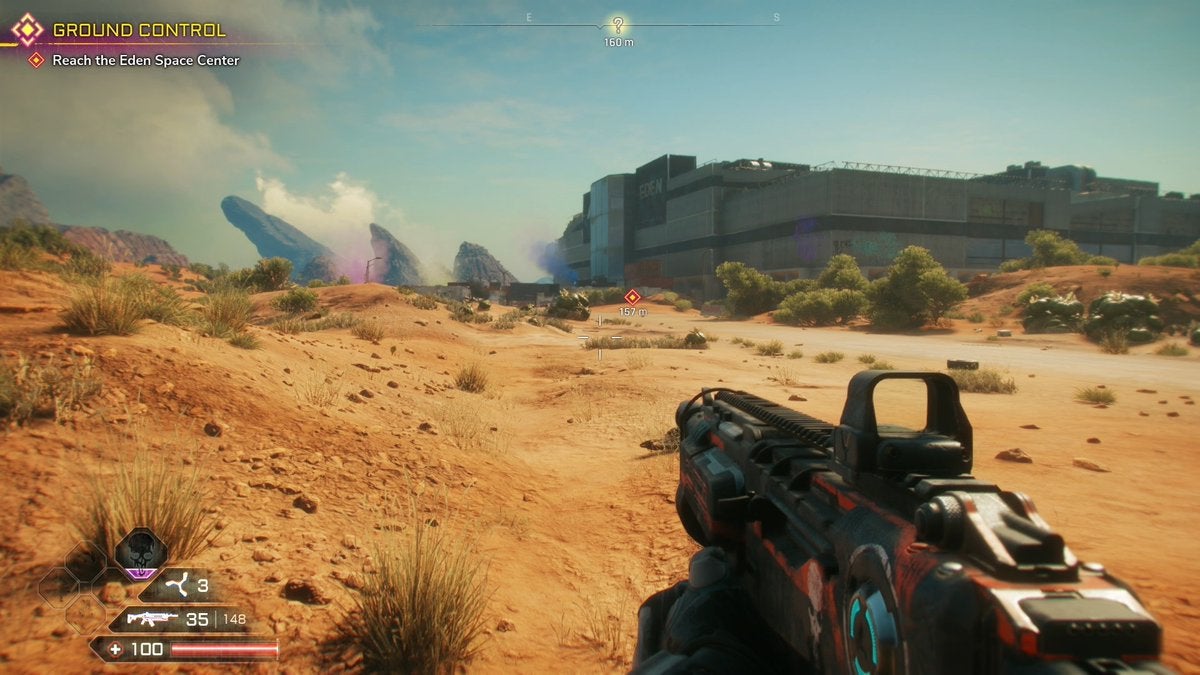Select the Ground Control quest title
The image size is (1200, 675).
click(138, 31)
